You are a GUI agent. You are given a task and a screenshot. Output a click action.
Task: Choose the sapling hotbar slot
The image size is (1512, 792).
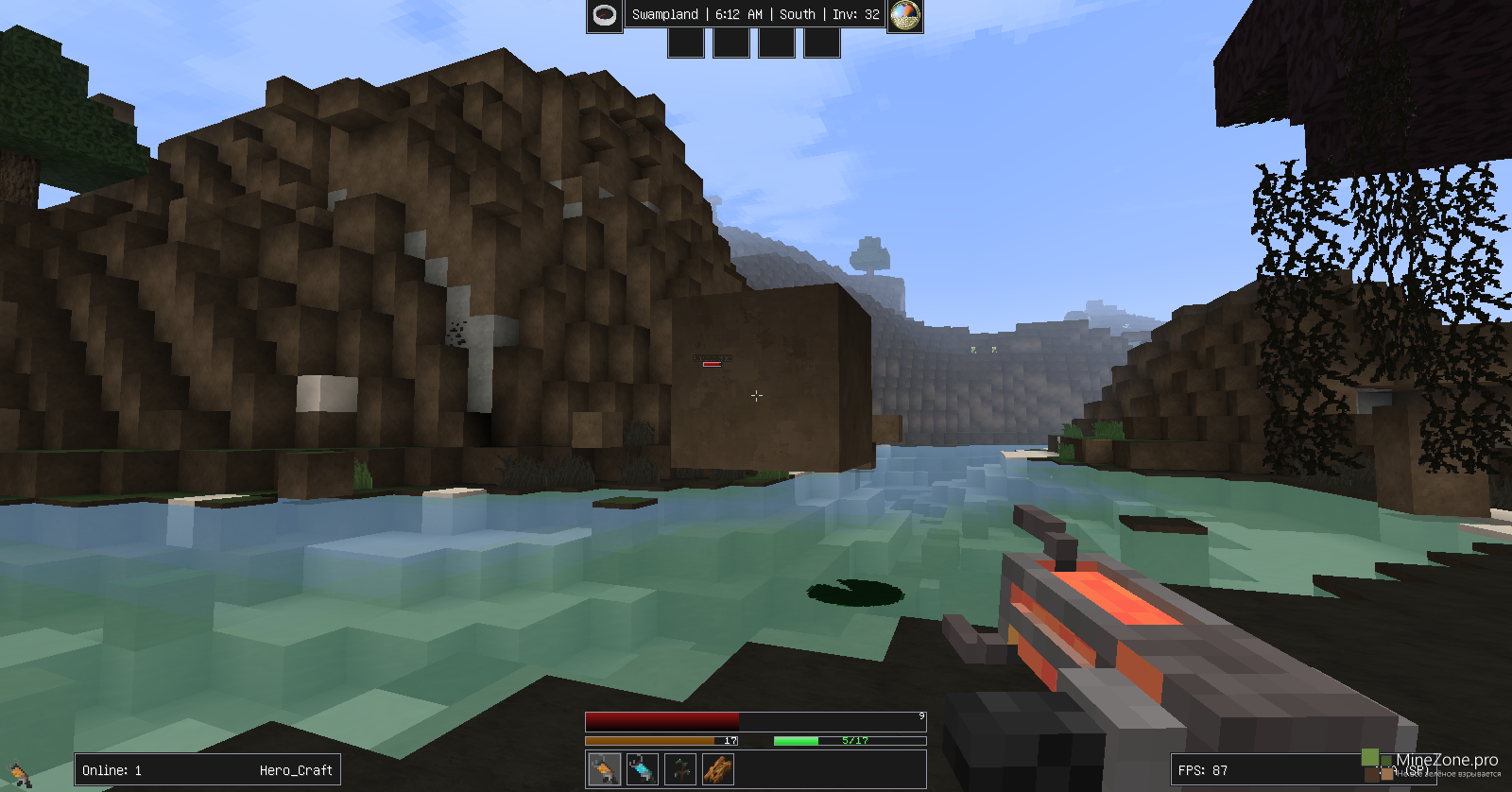coord(680,769)
